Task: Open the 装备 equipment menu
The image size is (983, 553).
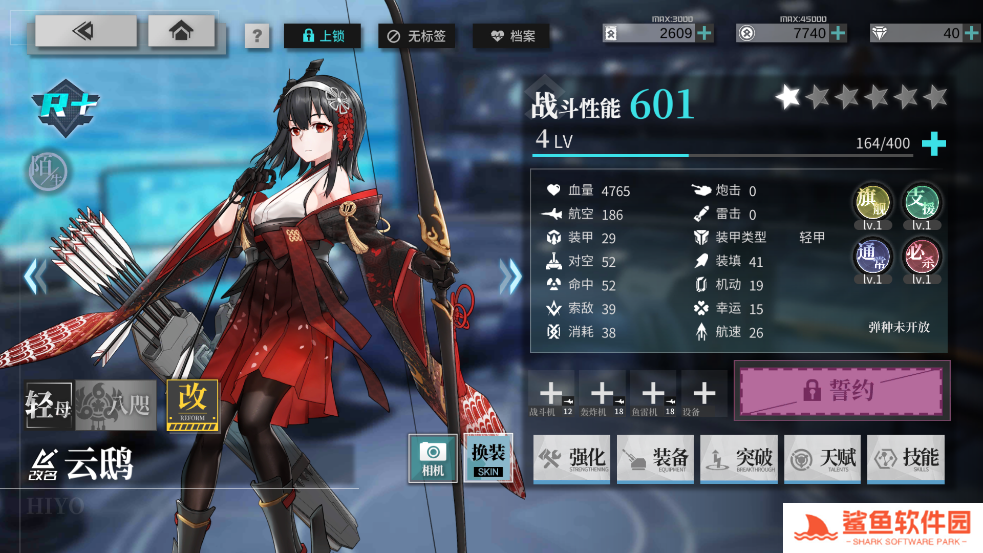Action: (656, 458)
